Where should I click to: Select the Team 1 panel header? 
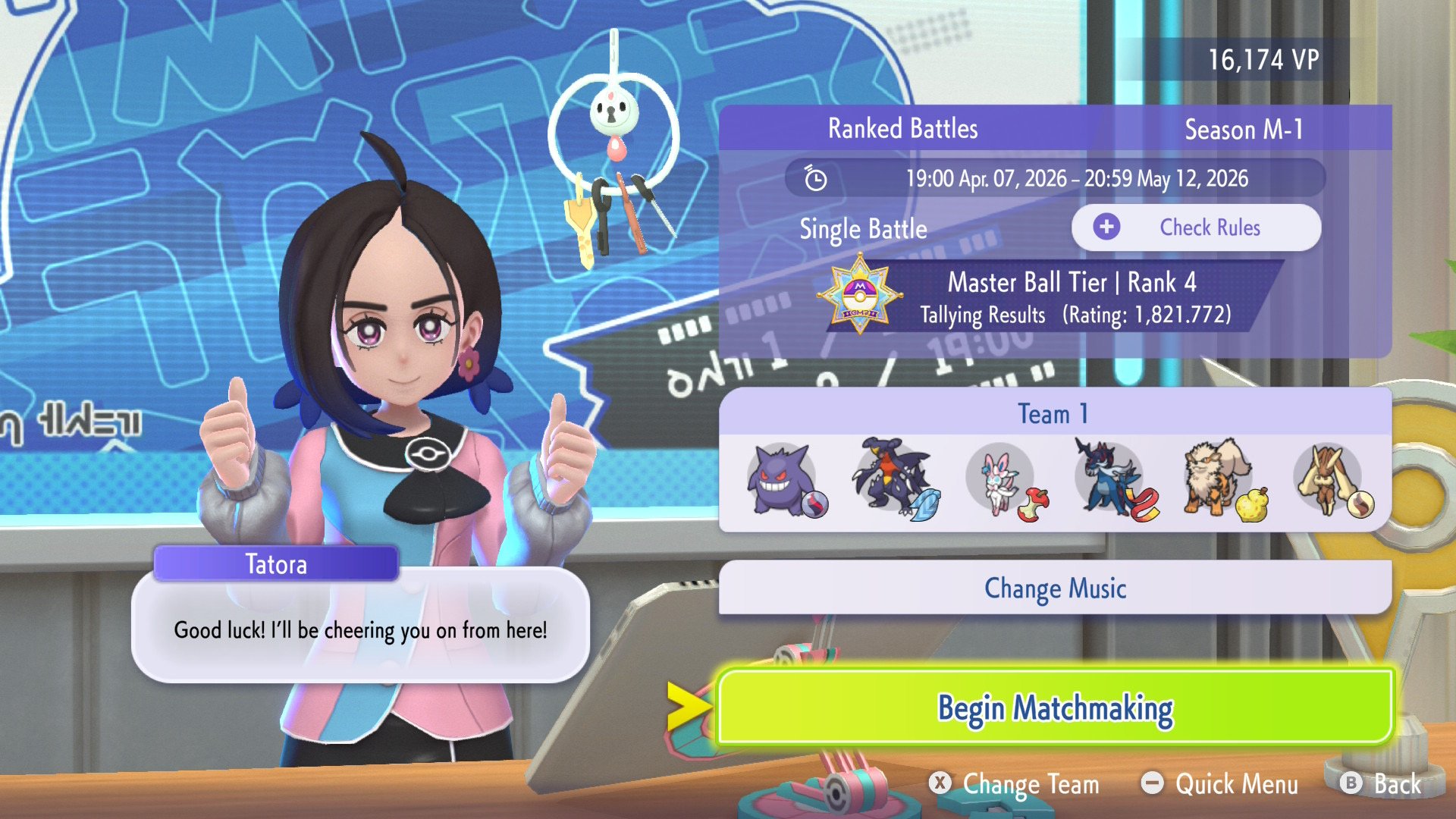tap(1054, 413)
